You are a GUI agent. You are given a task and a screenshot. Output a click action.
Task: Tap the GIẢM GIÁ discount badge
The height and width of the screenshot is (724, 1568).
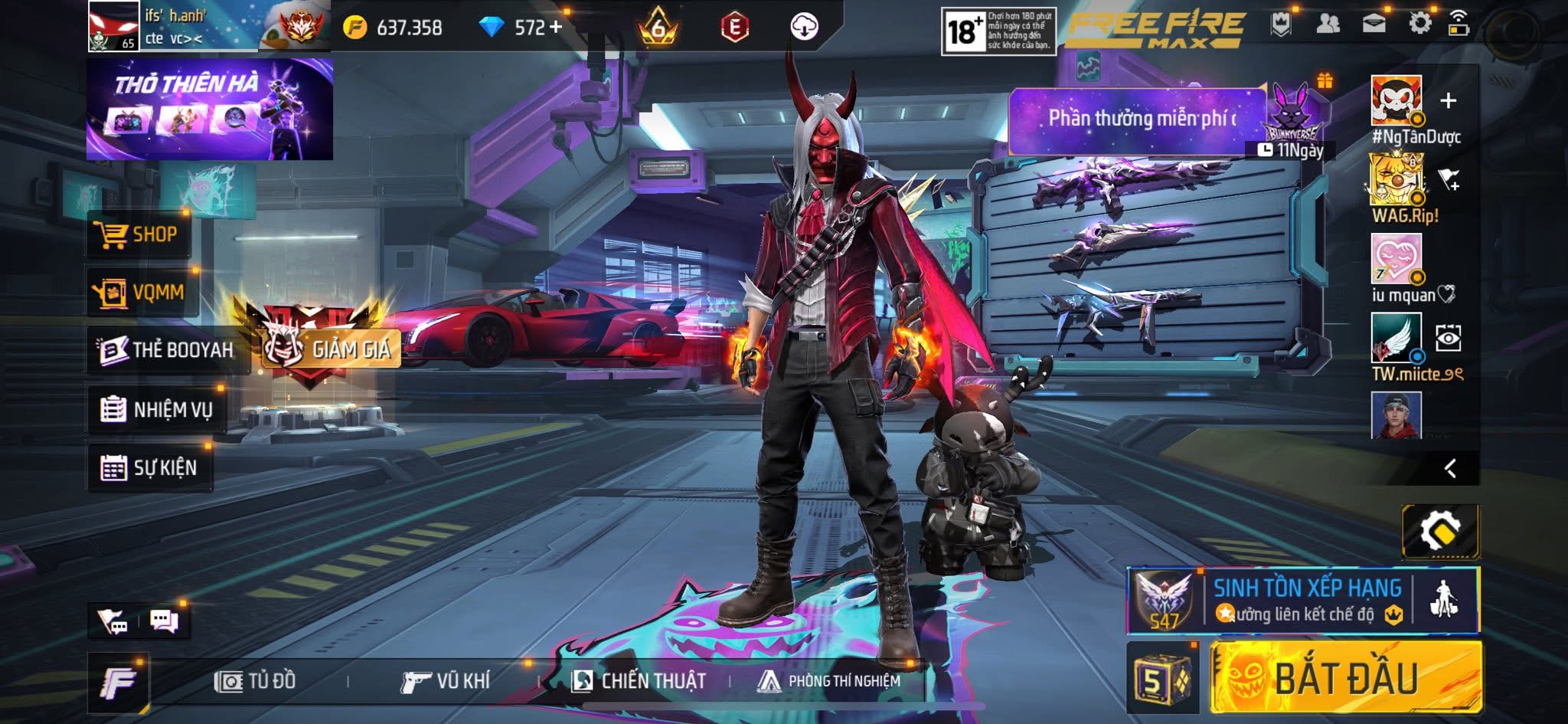tap(331, 349)
